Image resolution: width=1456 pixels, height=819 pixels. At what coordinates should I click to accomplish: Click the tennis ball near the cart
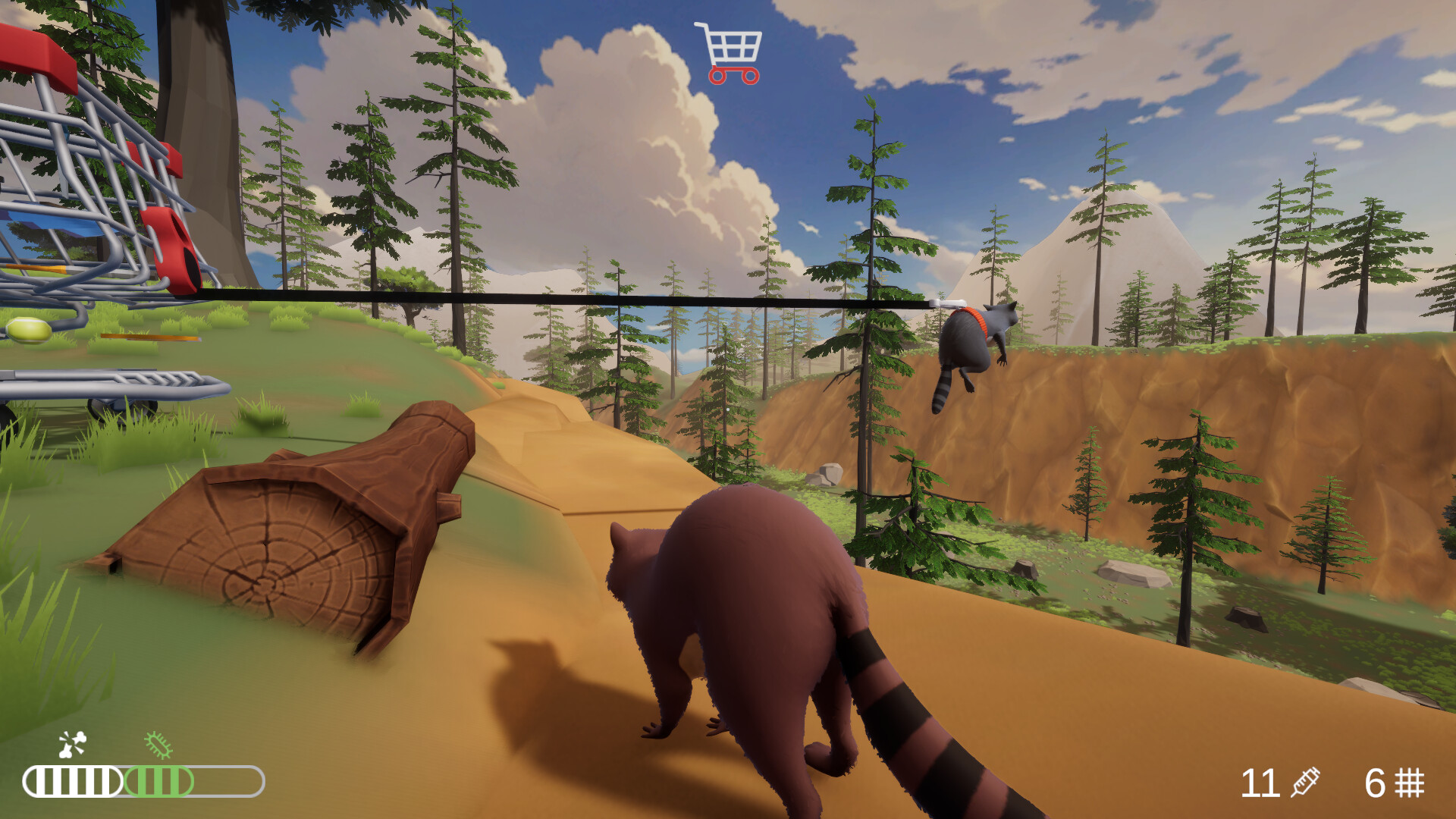point(29,331)
